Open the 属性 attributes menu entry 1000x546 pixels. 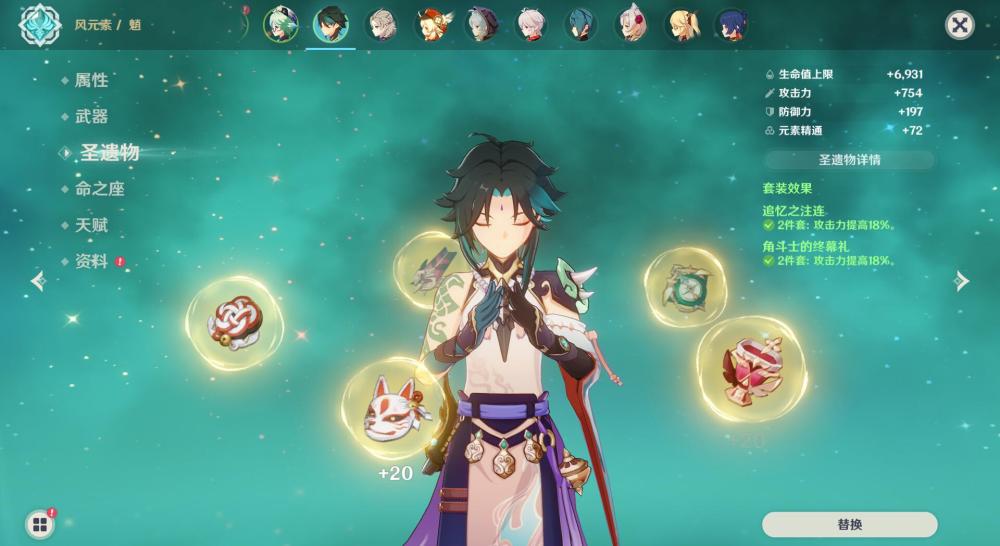tap(91, 80)
